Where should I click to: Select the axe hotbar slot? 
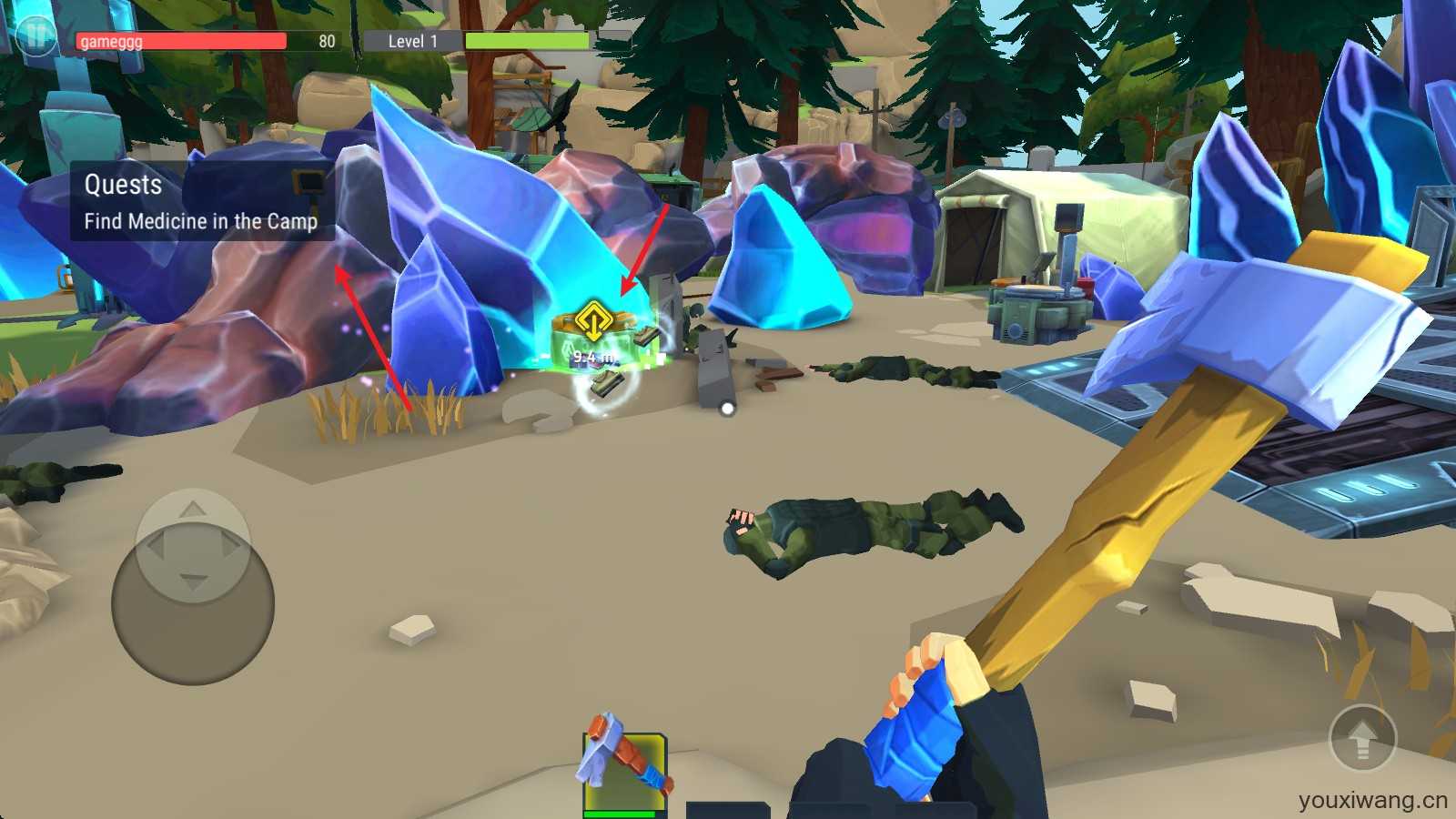(625, 770)
